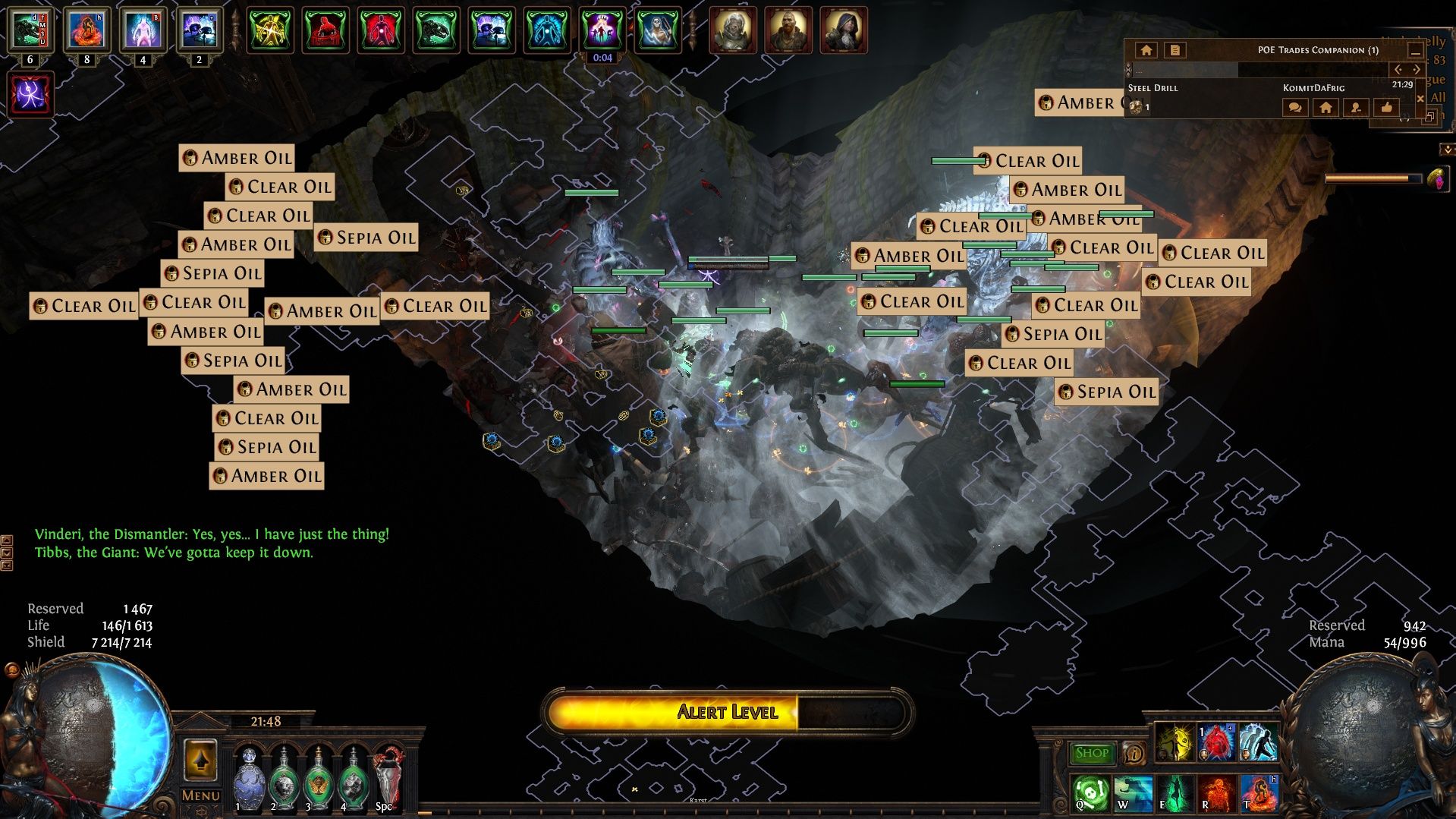Viewport: 1456px width, 819px height.
Task: Activate the blue dash skill on W
Action: 1133,792
